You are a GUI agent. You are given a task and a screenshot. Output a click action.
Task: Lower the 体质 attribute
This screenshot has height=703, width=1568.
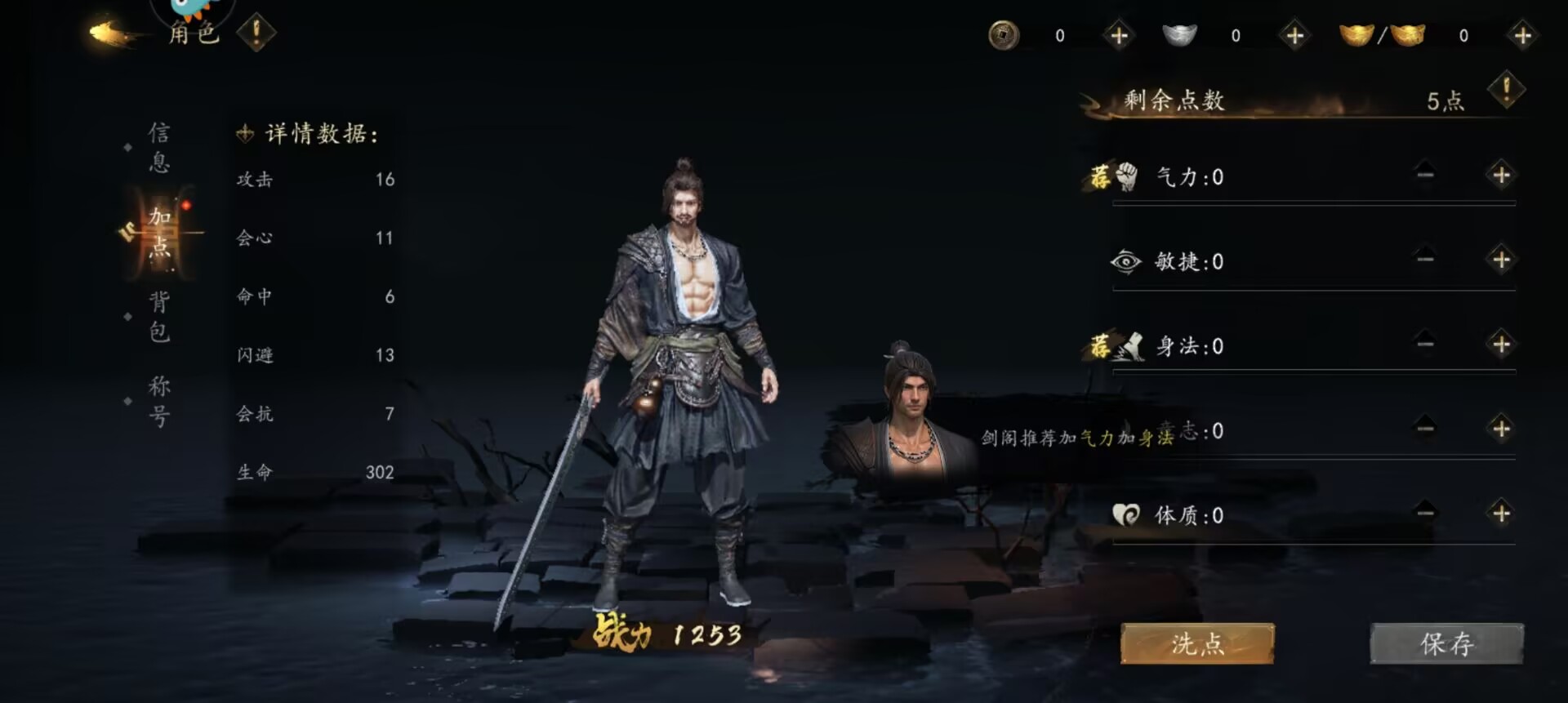point(1425,514)
